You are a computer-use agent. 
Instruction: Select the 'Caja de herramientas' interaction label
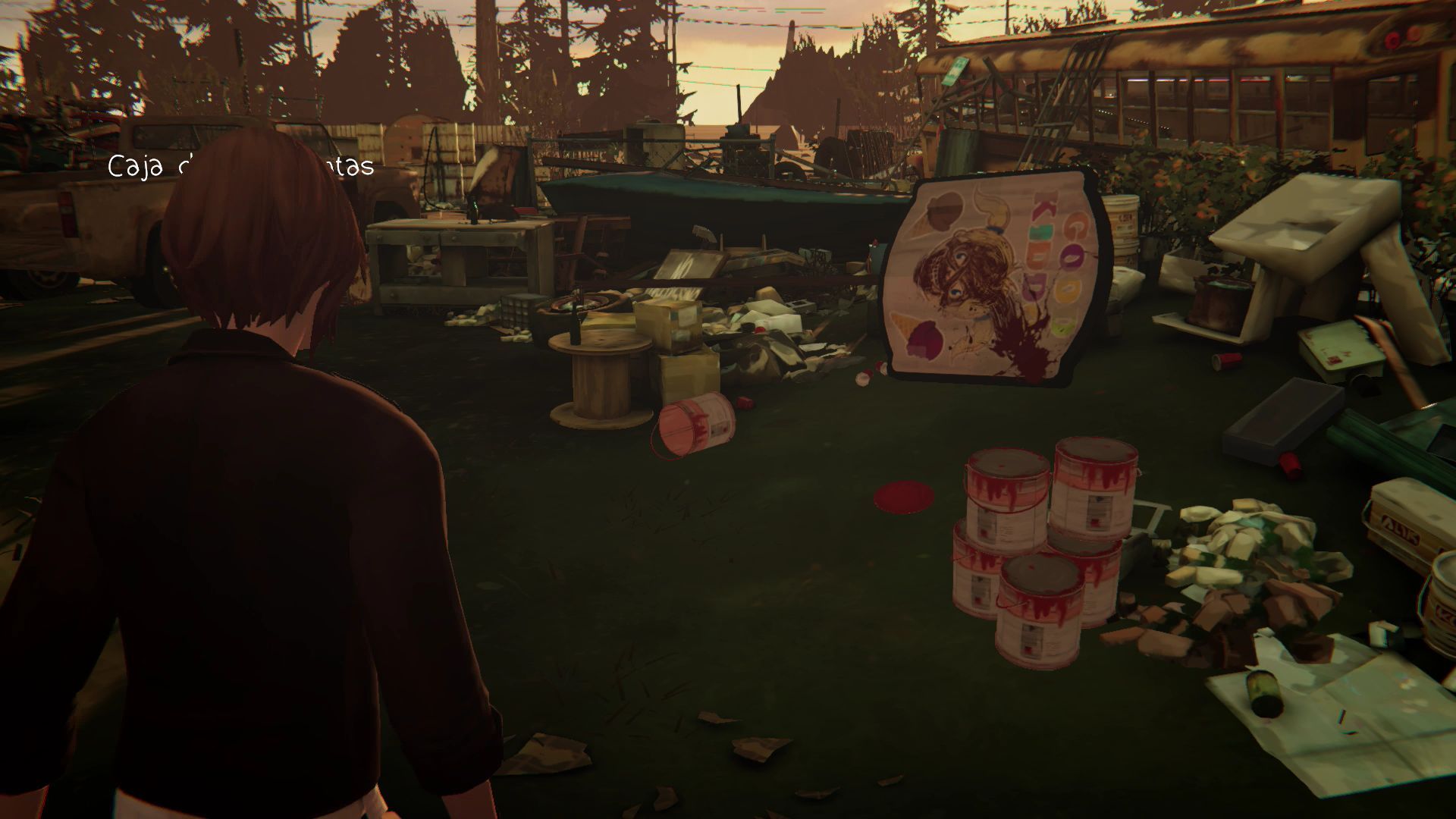coord(240,166)
